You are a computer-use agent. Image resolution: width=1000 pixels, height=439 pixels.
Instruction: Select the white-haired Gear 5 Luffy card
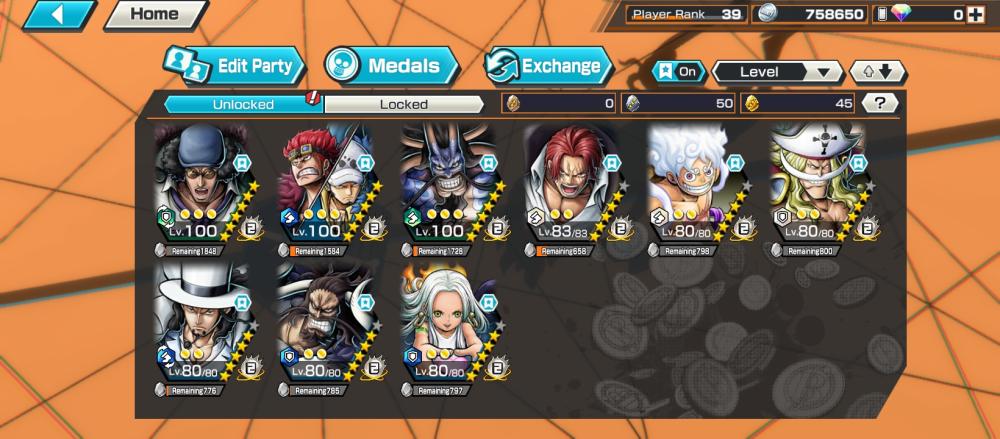click(x=693, y=187)
